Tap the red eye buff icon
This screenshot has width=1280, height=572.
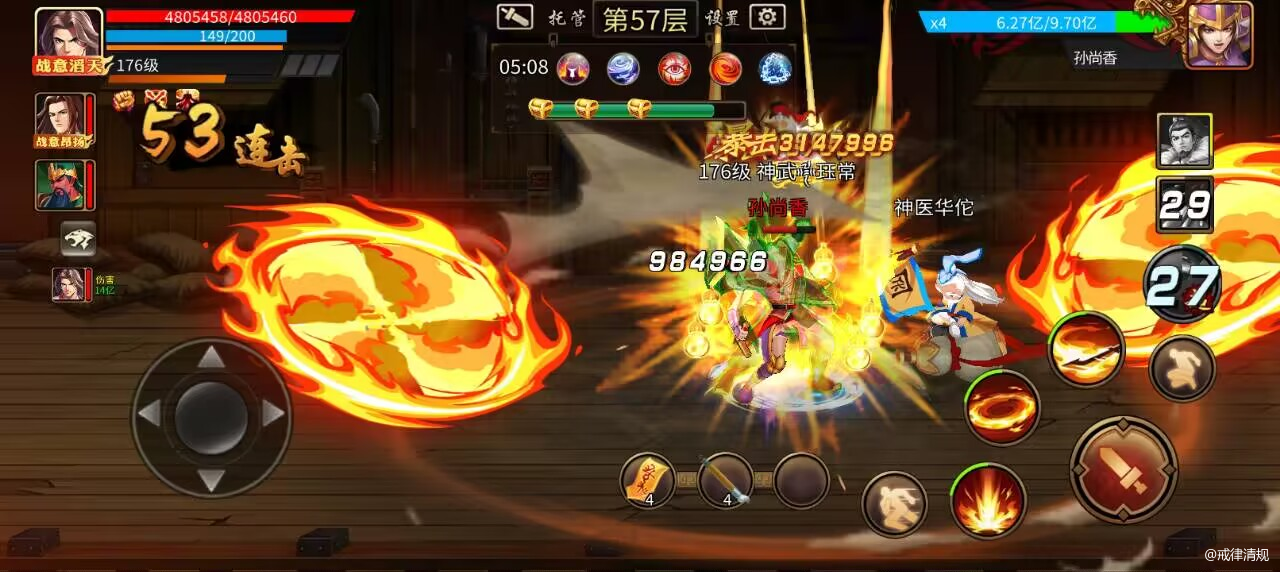674,68
